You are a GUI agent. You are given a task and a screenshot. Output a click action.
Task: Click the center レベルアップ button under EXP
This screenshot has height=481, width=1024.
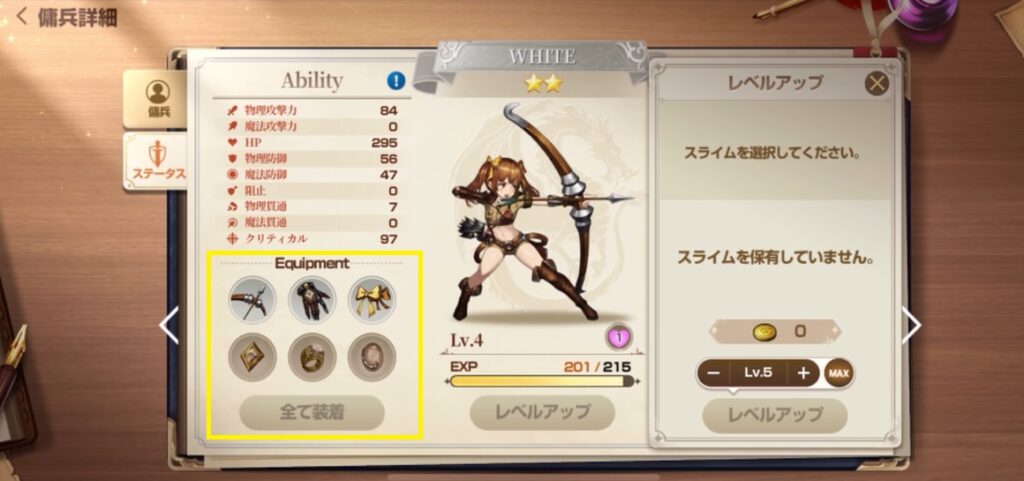tap(543, 411)
